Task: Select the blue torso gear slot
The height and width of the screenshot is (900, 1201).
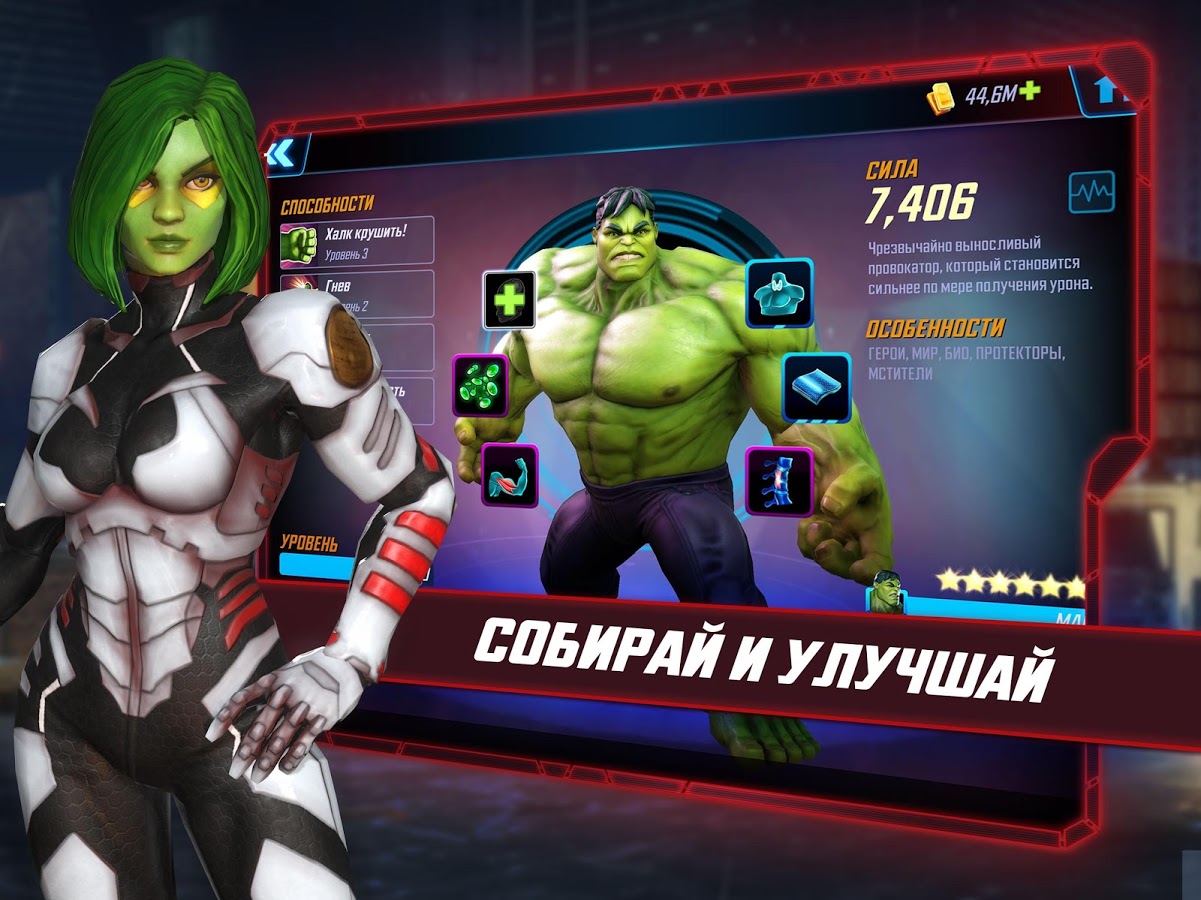Action: 779,293
